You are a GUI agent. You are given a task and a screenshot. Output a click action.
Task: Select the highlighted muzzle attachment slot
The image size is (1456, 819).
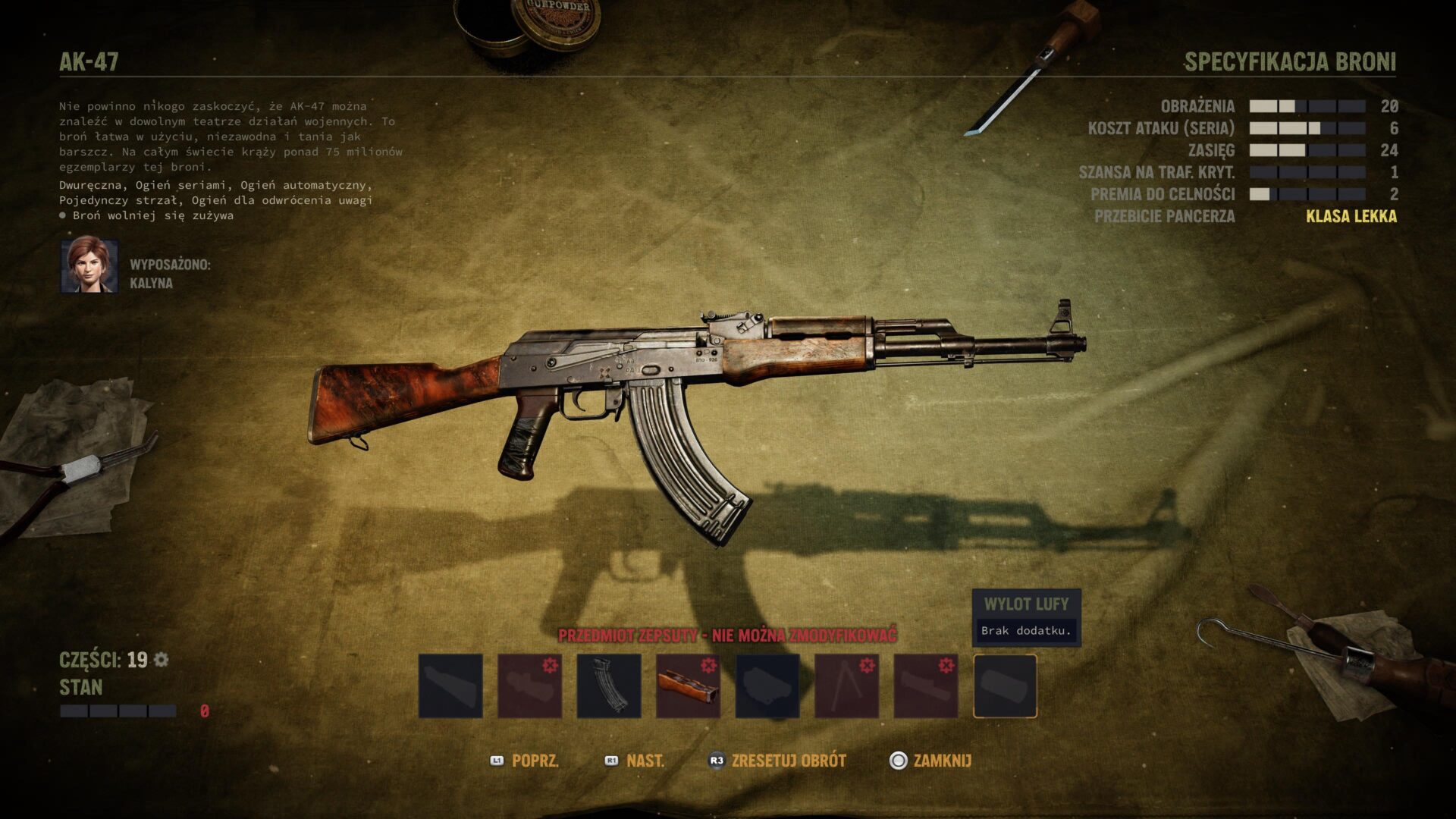coord(1005,686)
